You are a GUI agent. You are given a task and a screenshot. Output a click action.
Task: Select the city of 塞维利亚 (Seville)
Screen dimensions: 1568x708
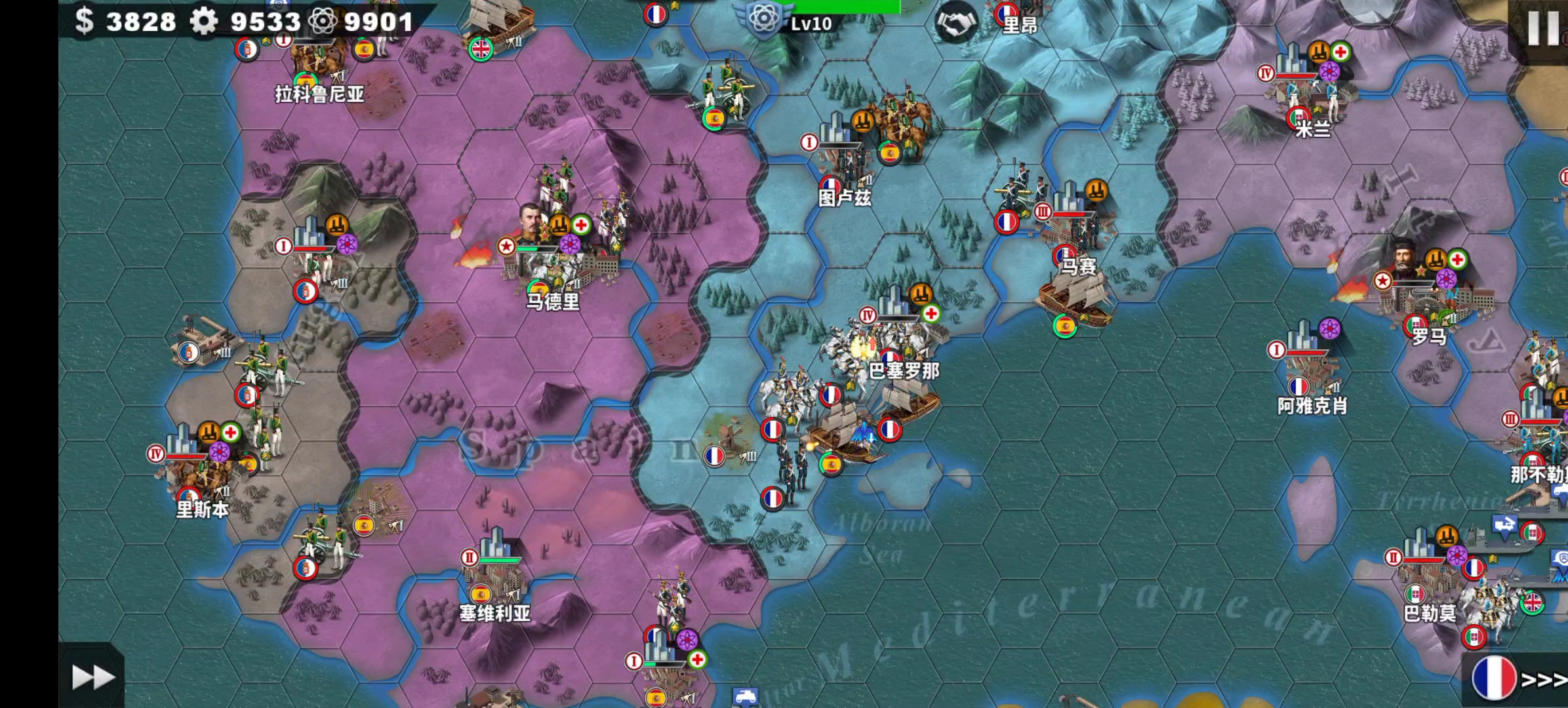click(x=496, y=576)
